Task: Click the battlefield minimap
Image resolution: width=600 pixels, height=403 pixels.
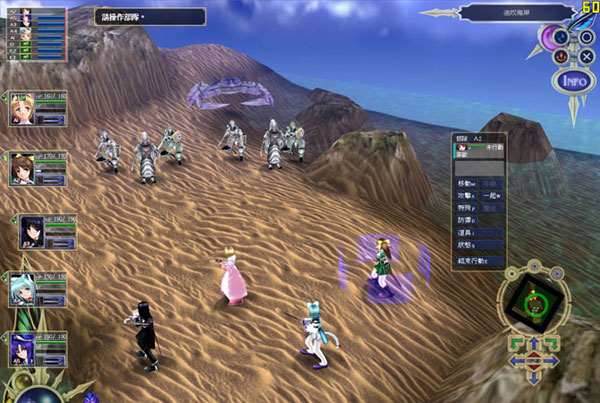Action: coord(534,305)
